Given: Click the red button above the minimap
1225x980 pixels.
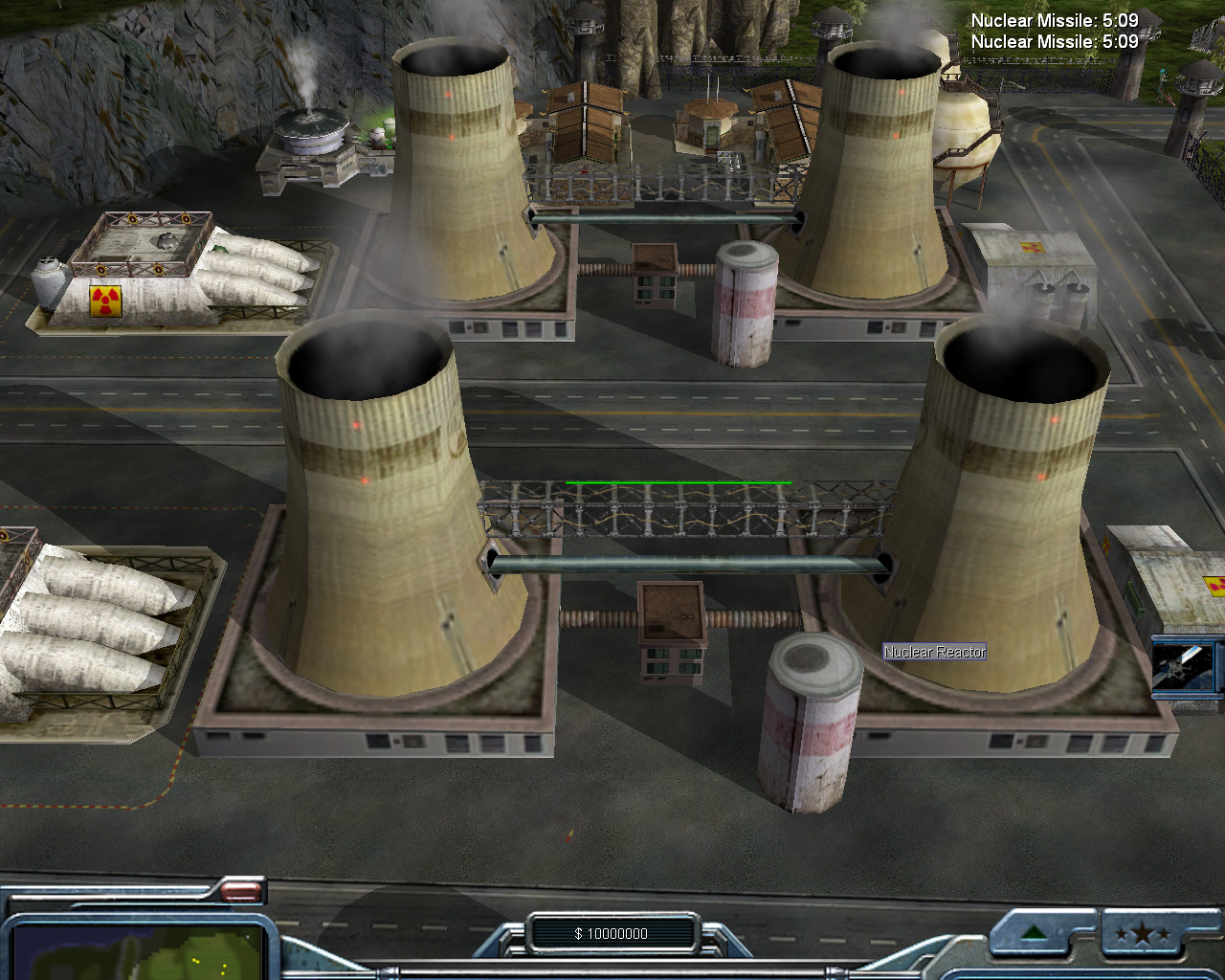Looking at the screenshot, I should (240, 892).
